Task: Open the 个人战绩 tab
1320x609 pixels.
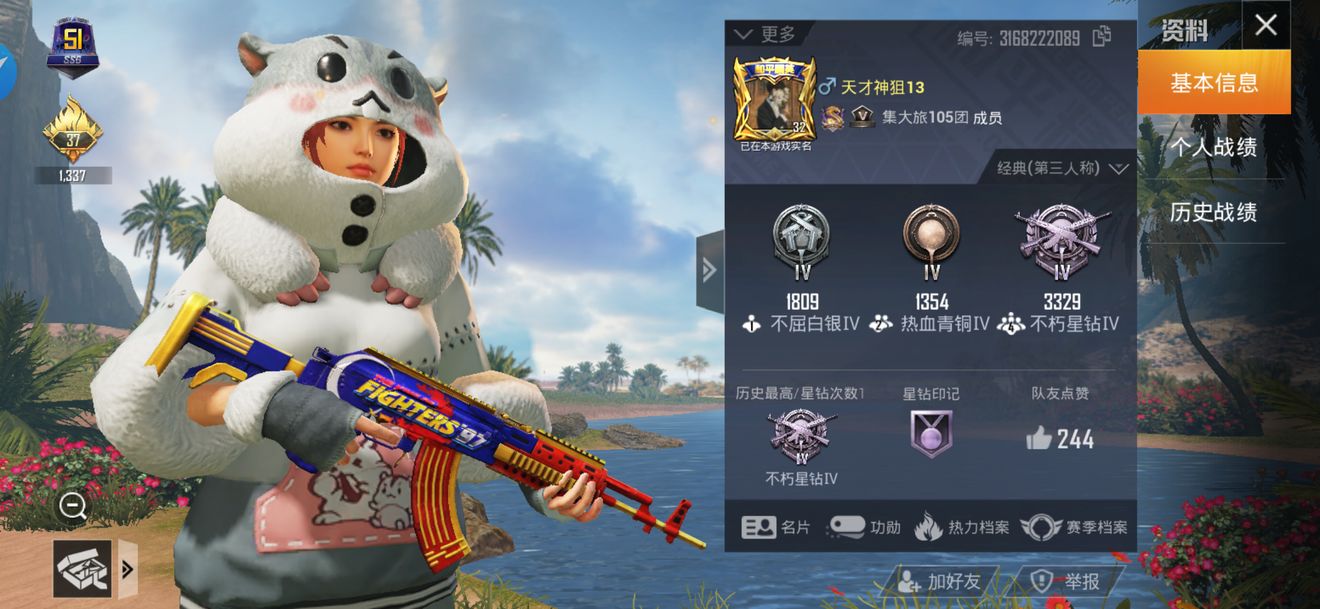Action: pyautogui.click(x=1214, y=148)
